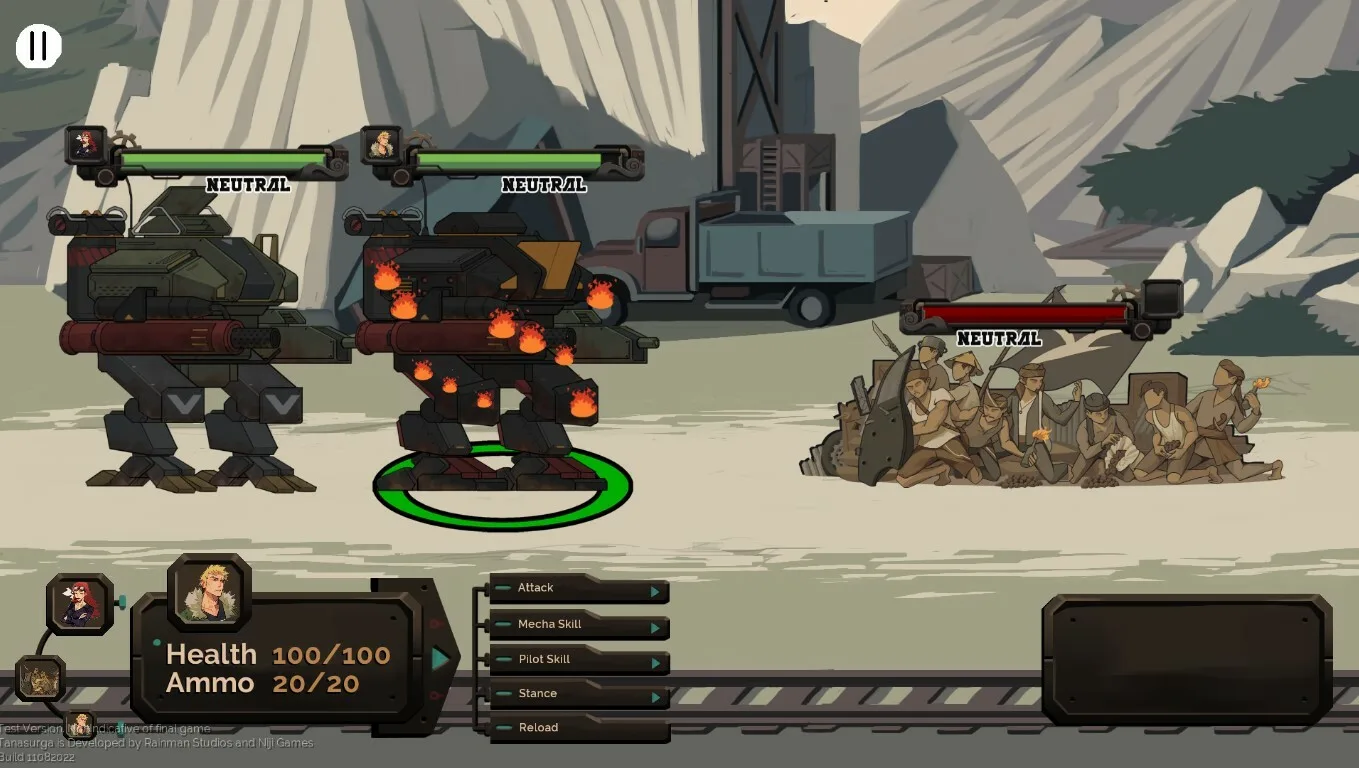Pause the game with the pause button
The image size is (1359, 768).
coord(39,46)
